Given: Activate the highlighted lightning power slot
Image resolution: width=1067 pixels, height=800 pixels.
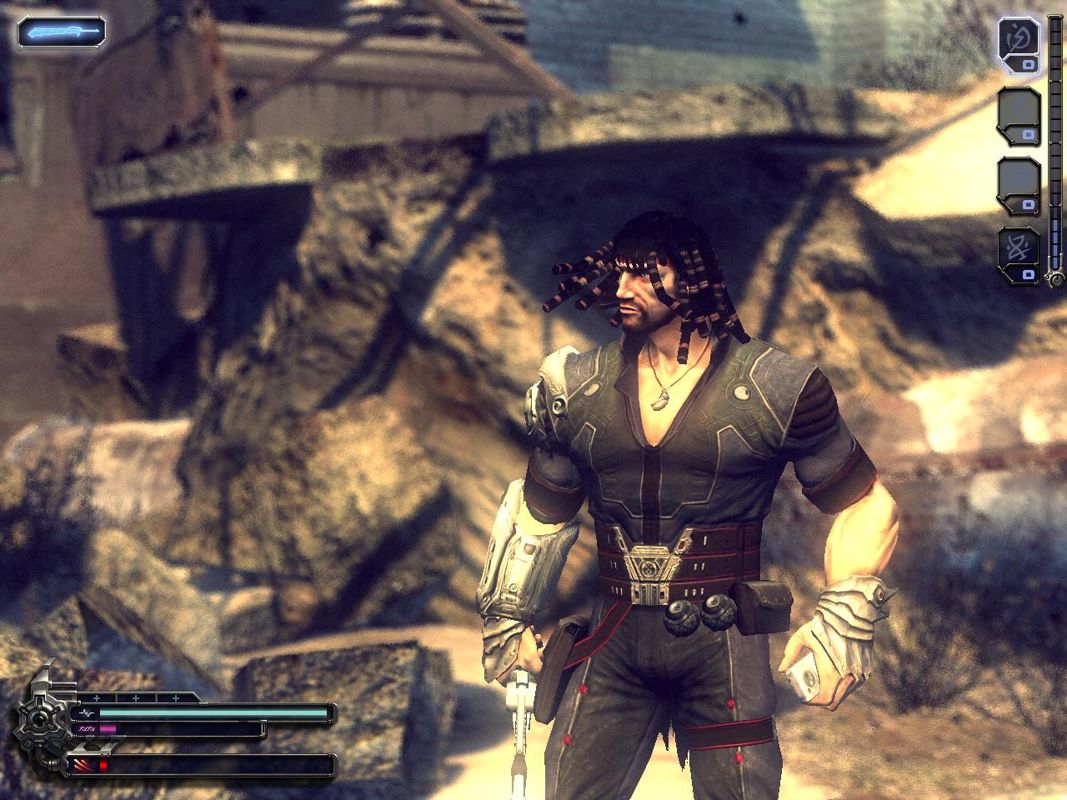Looking at the screenshot, I should coord(1018,42).
